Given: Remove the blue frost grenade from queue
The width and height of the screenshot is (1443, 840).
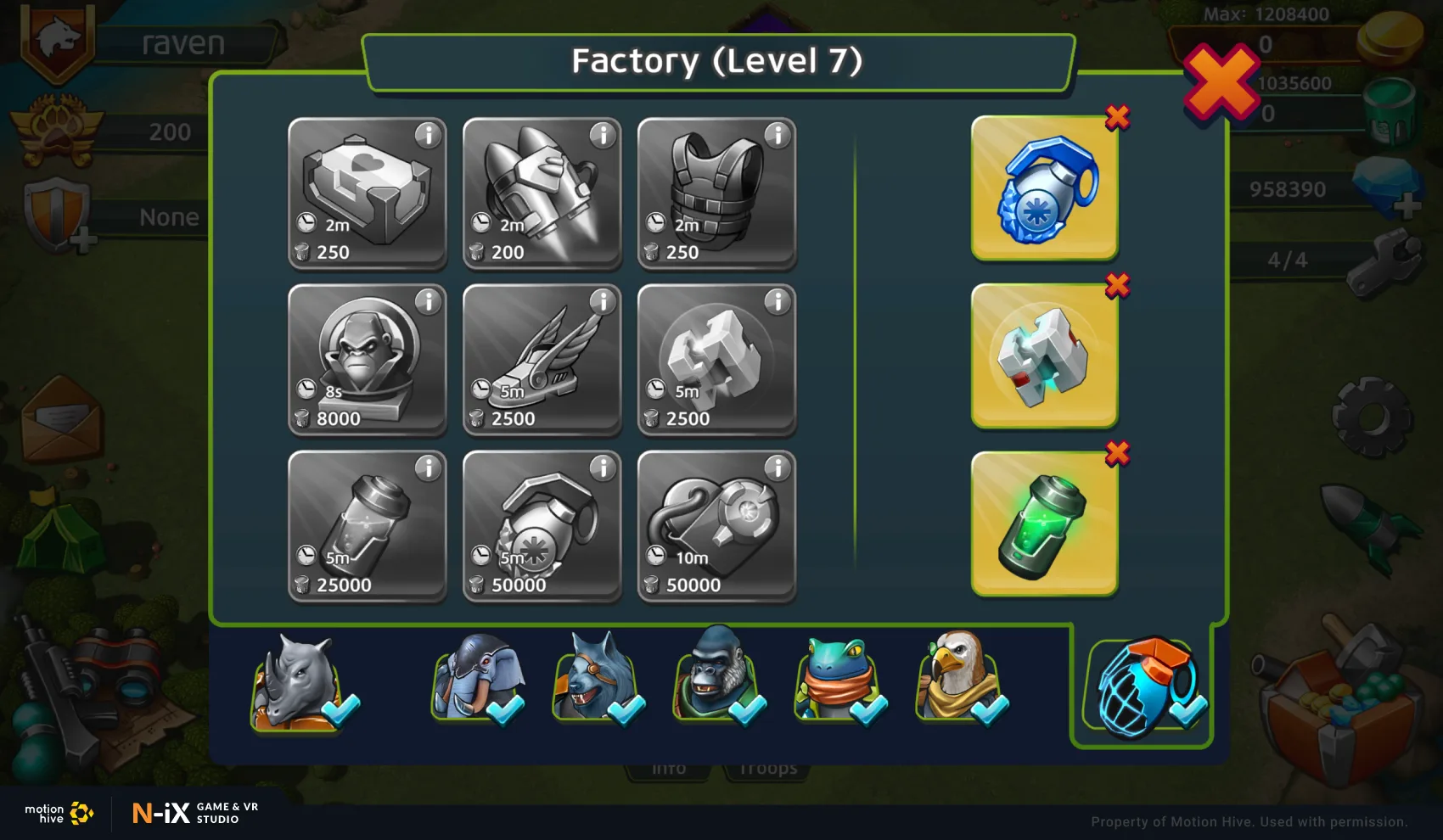Looking at the screenshot, I should pos(1117,118).
